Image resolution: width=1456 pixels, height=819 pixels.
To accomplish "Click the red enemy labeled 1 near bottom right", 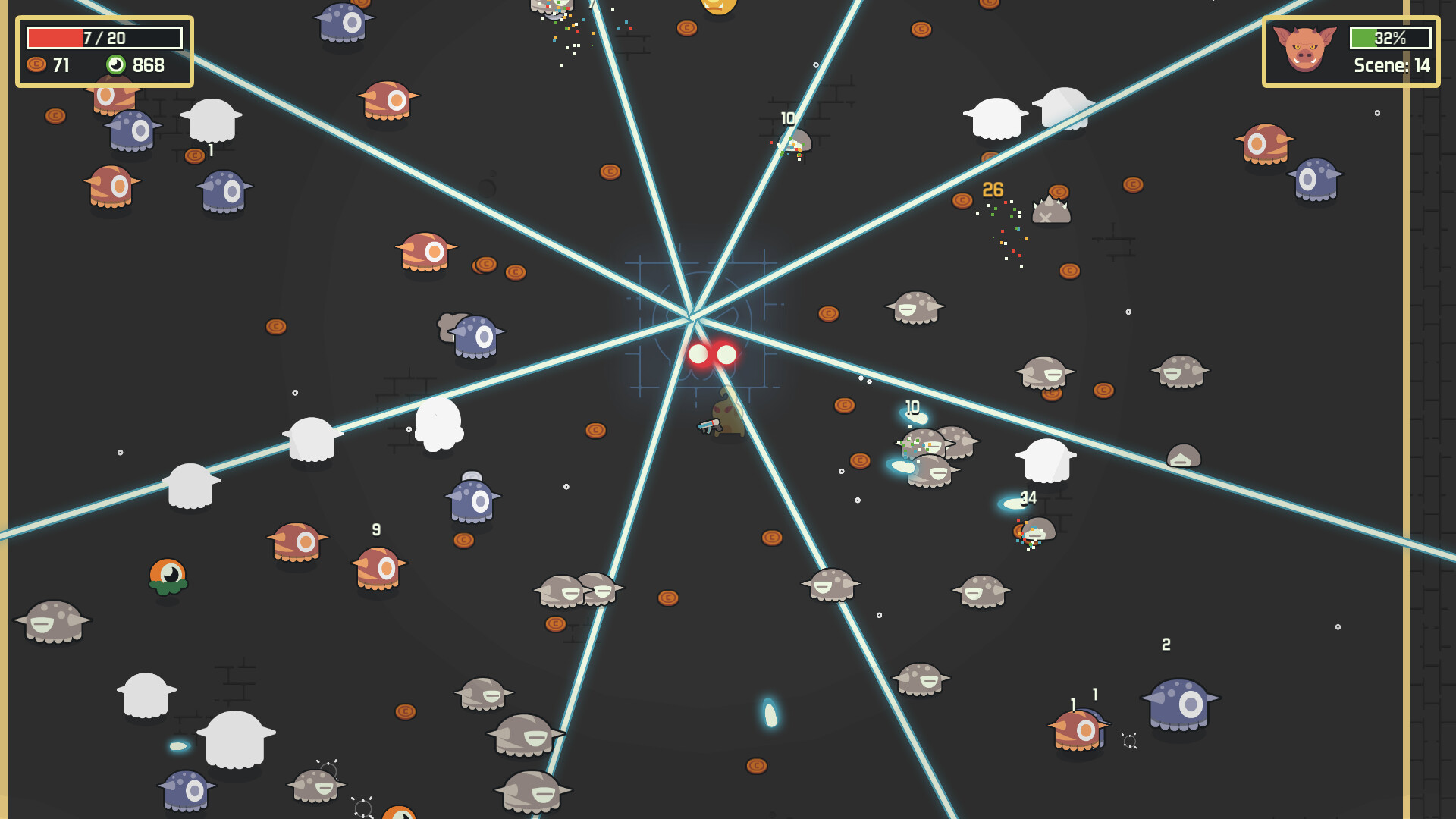I will 1076,730.
